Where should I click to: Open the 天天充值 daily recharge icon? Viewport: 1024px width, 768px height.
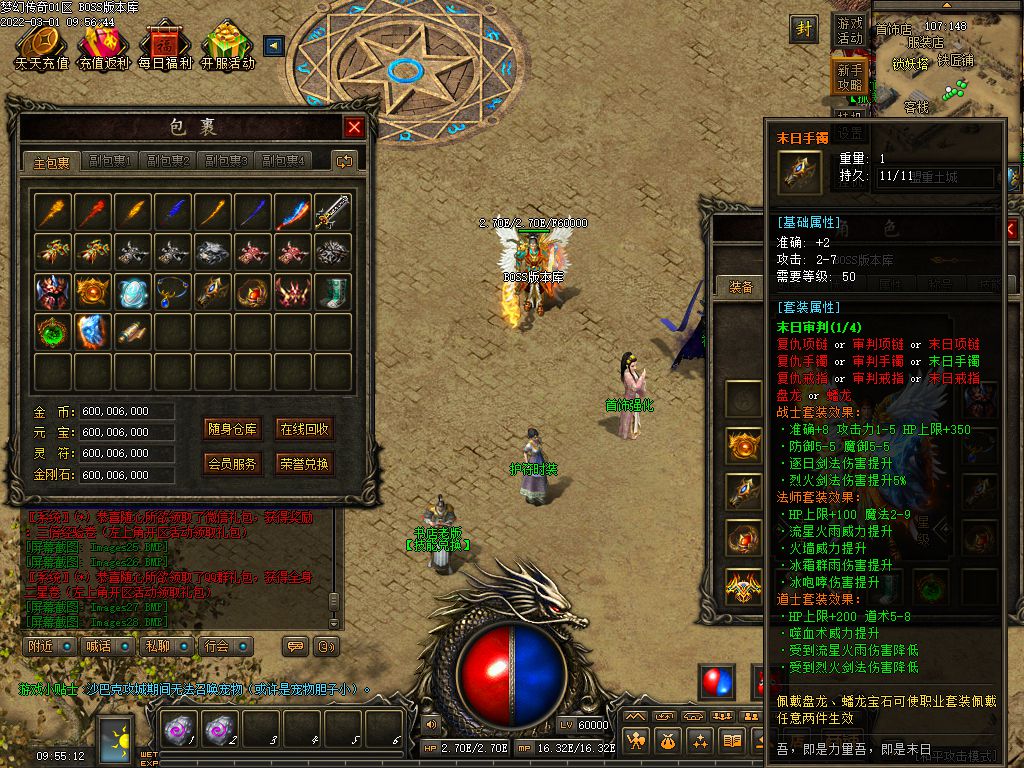(41, 46)
